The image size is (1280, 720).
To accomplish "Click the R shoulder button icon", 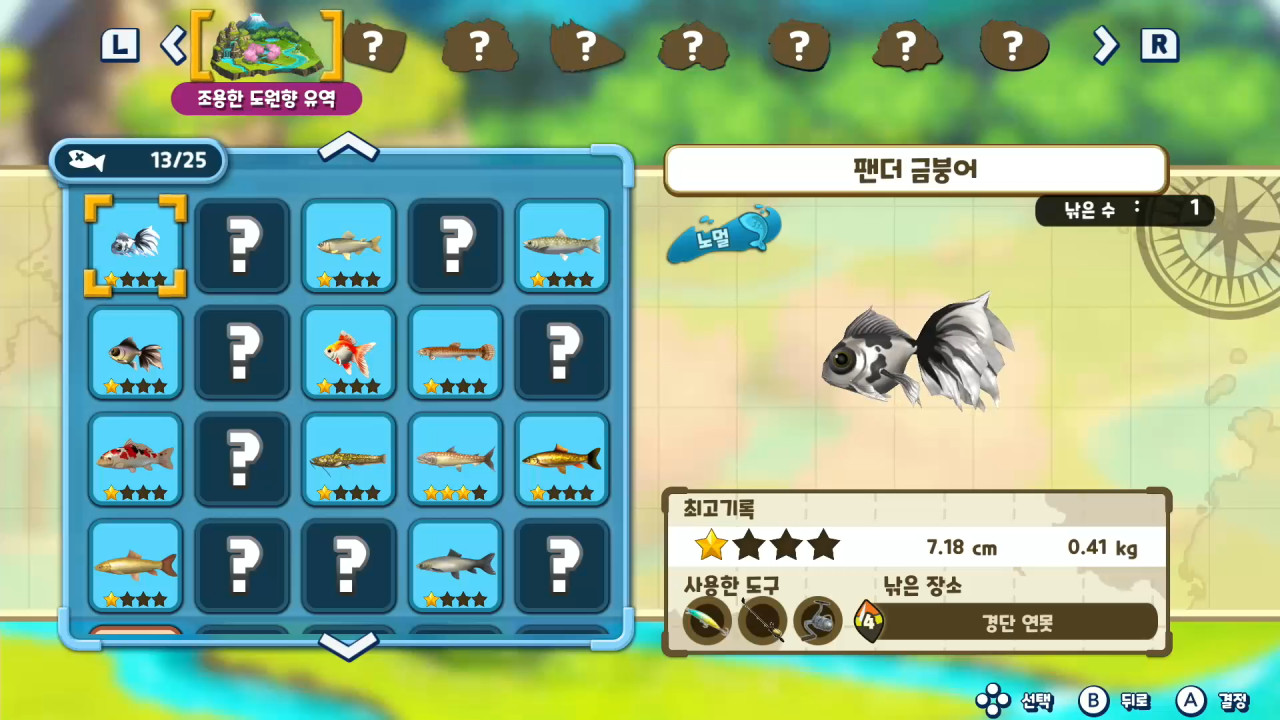I will coord(1159,45).
